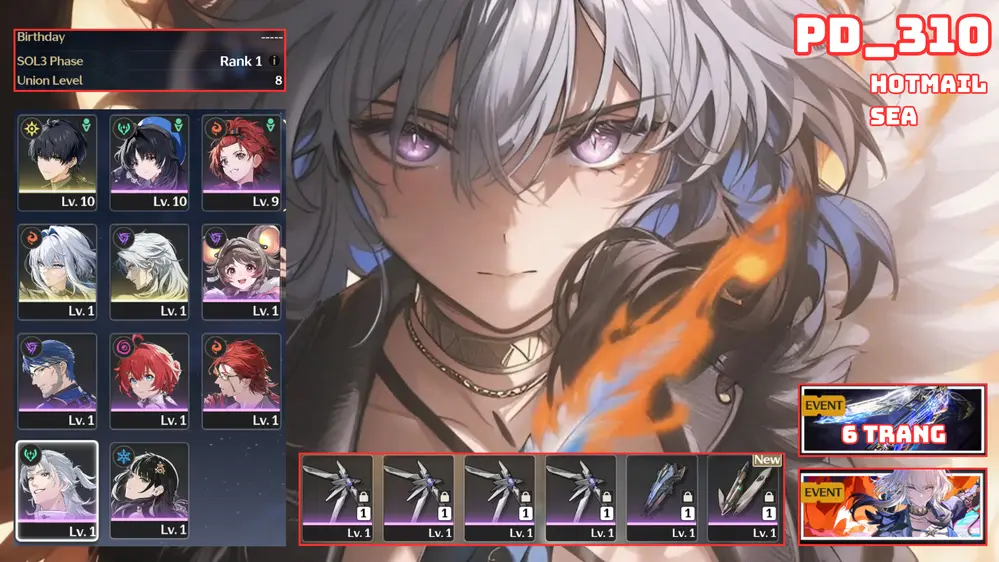
Task: Select the blue-haired male character
Action: [57, 381]
